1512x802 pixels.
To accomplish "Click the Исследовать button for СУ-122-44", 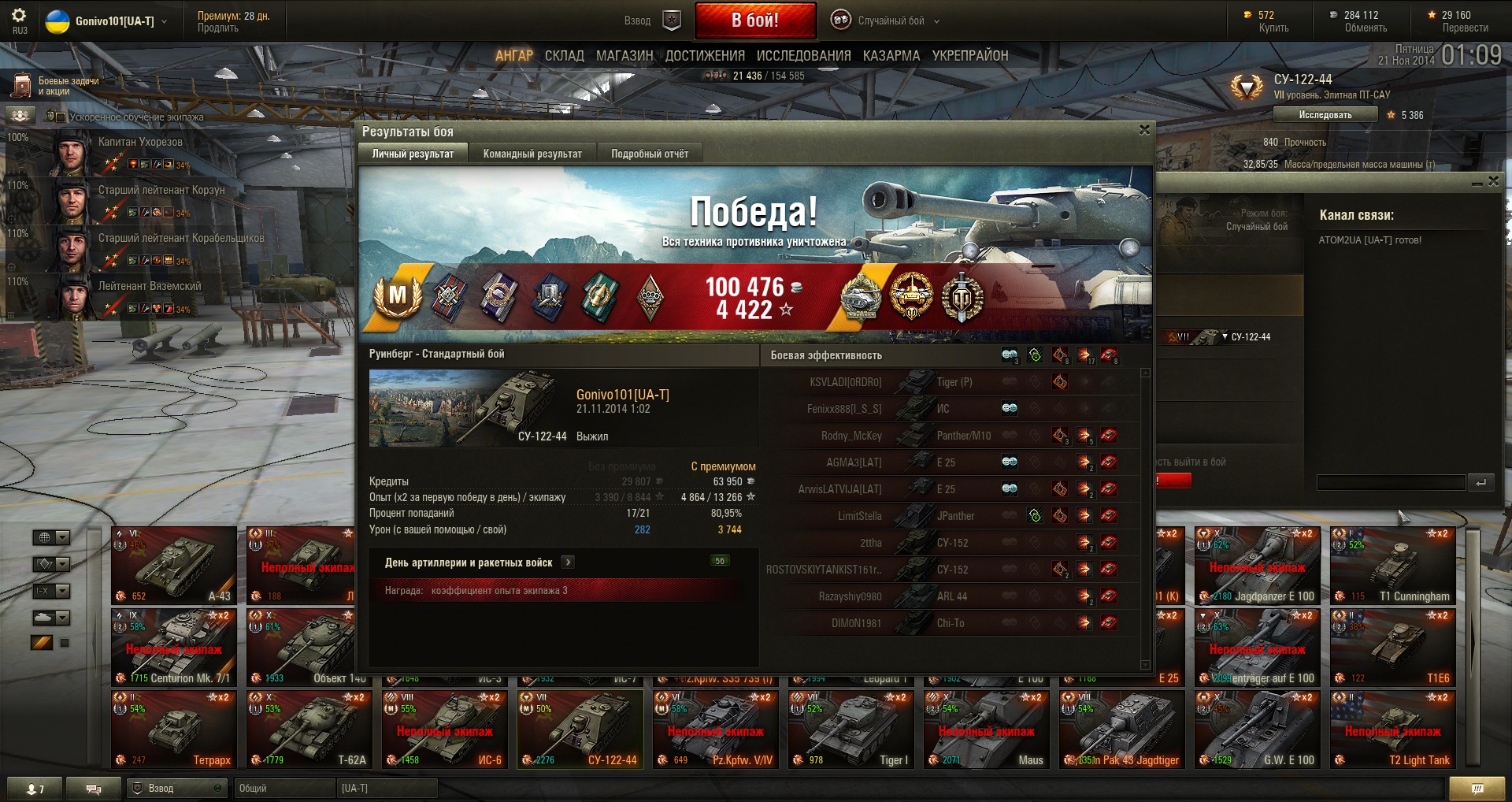I will [1325, 115].
